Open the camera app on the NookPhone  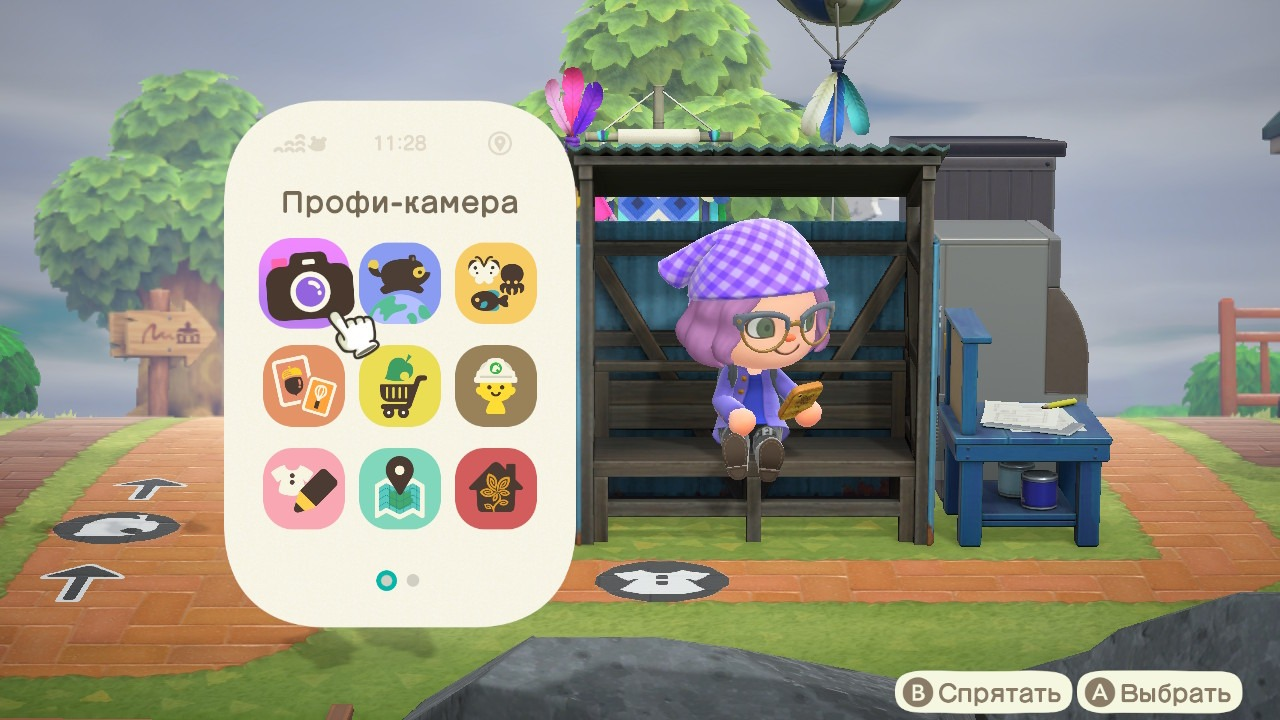coord(305,283)
